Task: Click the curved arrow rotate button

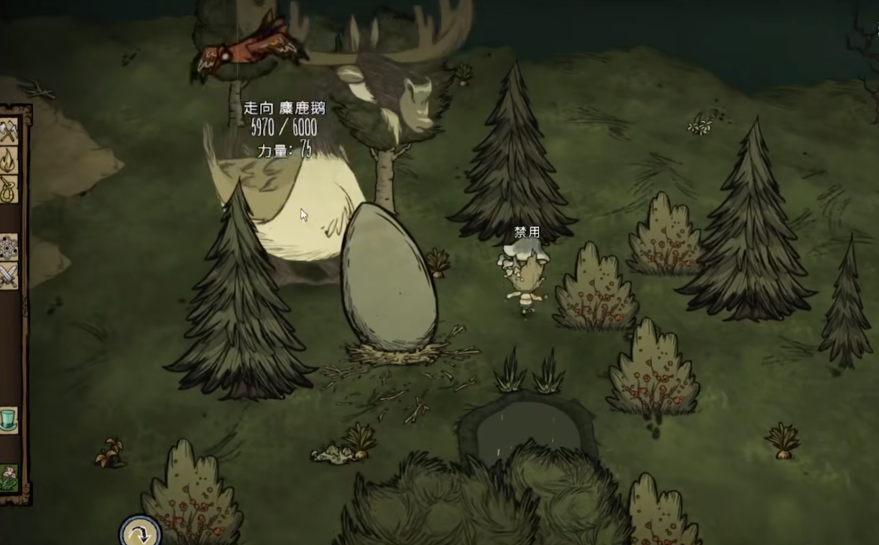Action: tap(140, 531)
